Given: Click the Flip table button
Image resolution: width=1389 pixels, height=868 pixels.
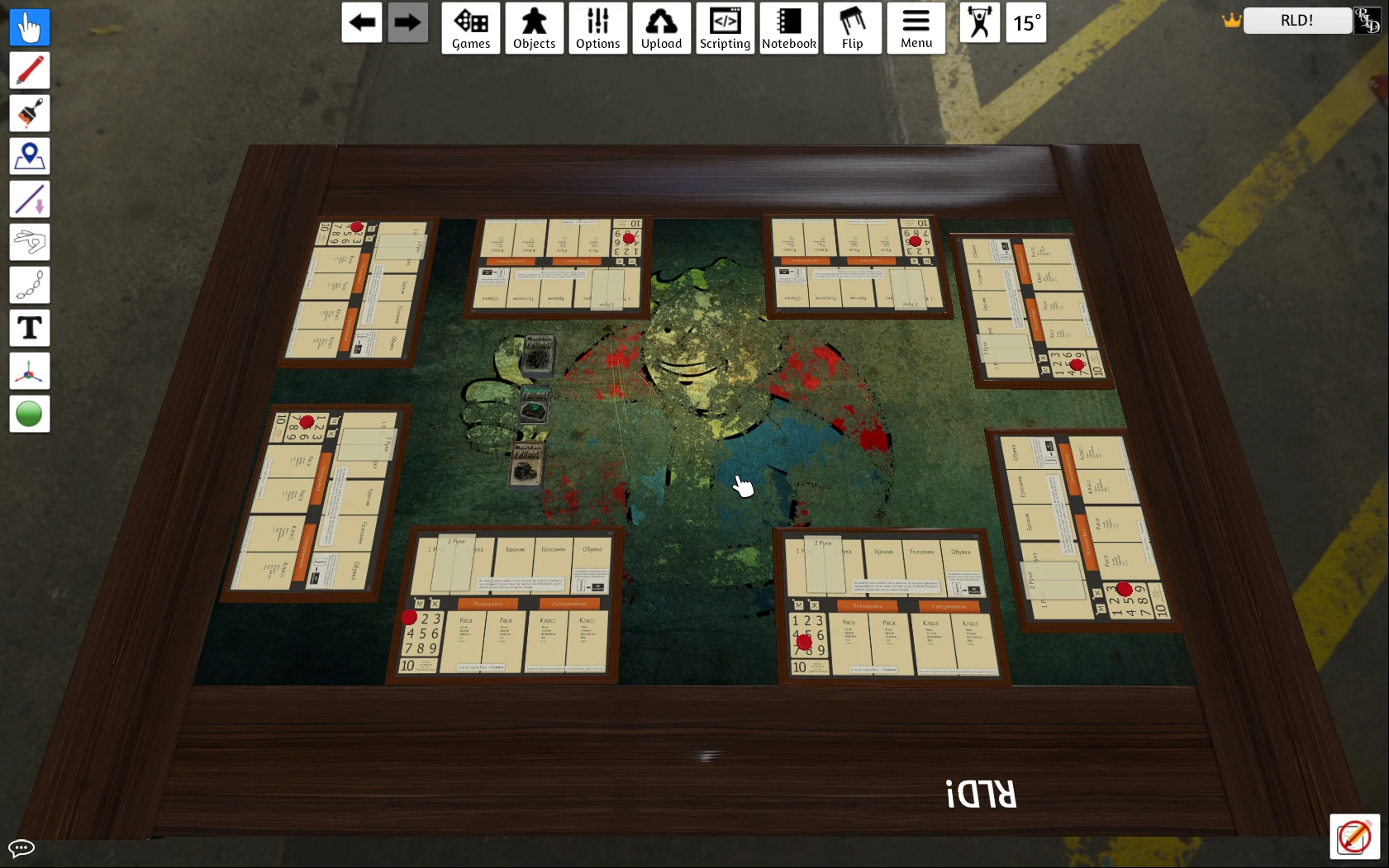Looking at the screenshot, I should (852, 28).
